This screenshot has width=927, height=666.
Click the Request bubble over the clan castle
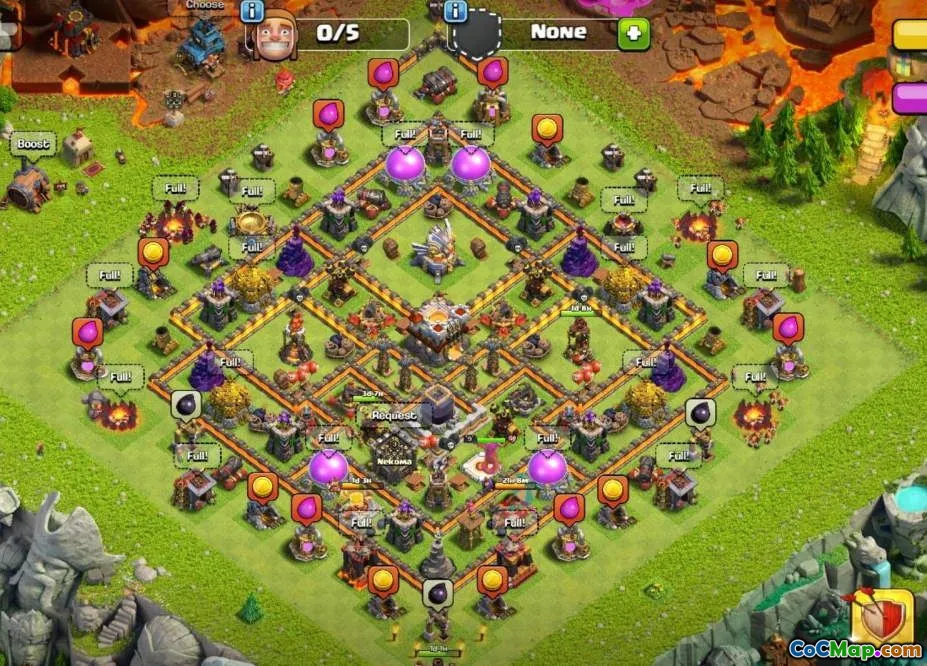(393, 415)
